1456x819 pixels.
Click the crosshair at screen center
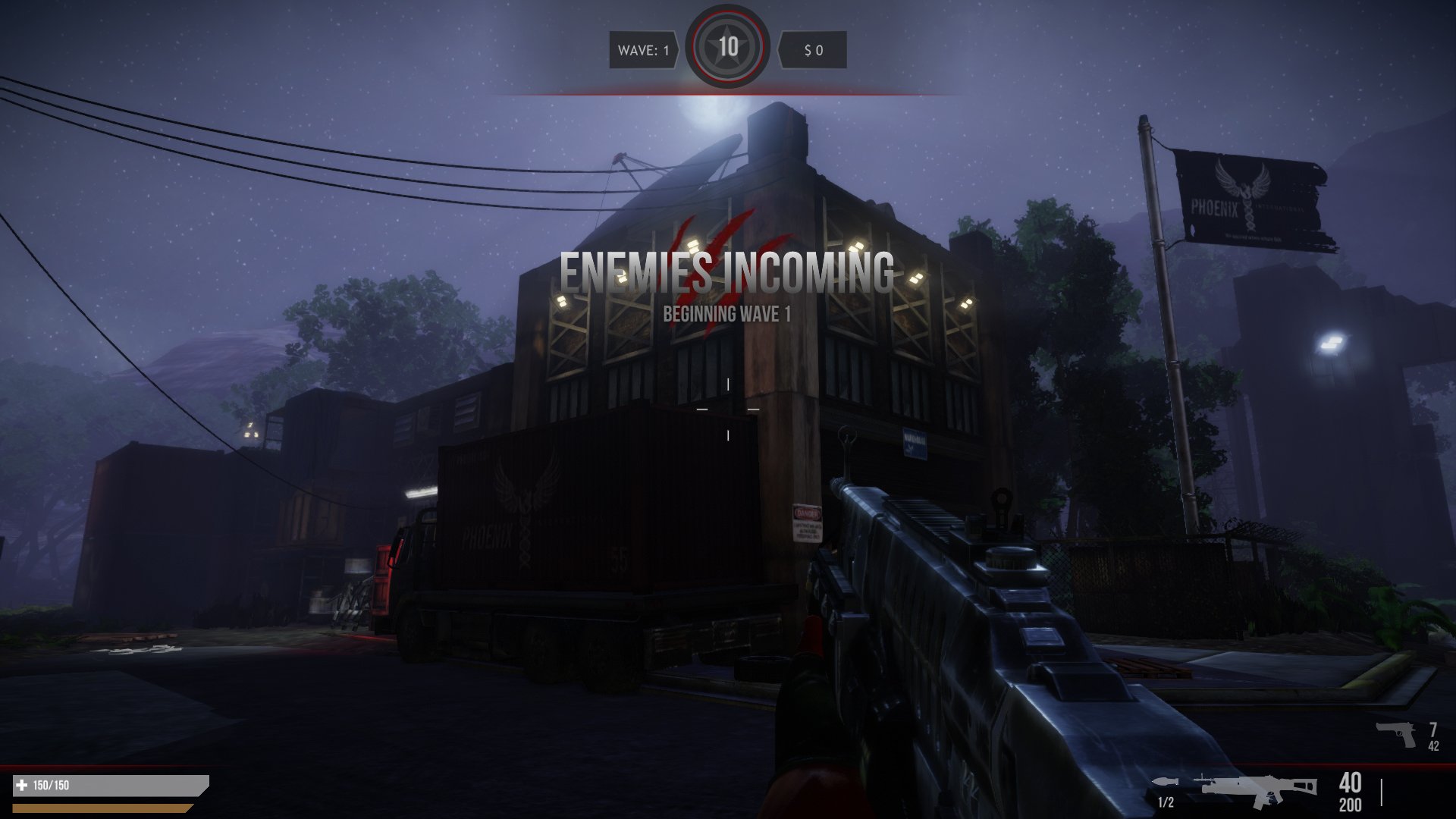[728, 409]
